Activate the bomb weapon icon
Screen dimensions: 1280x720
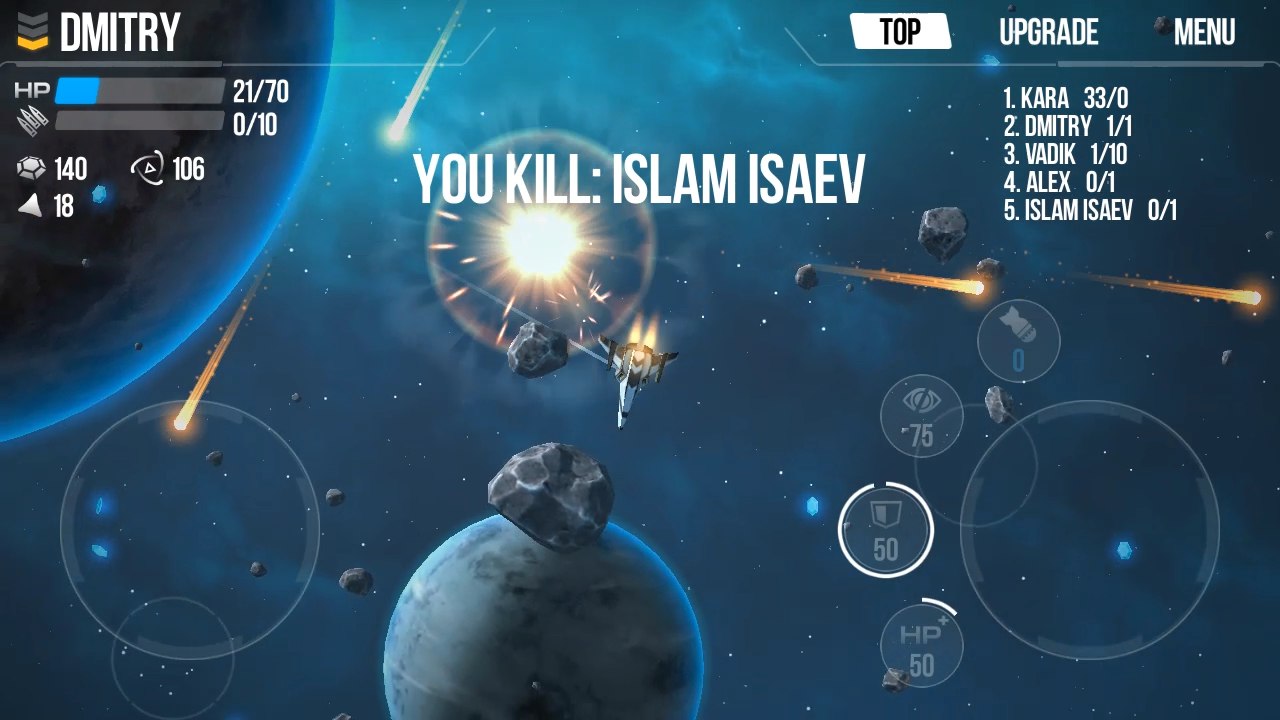coord(1018,340)
